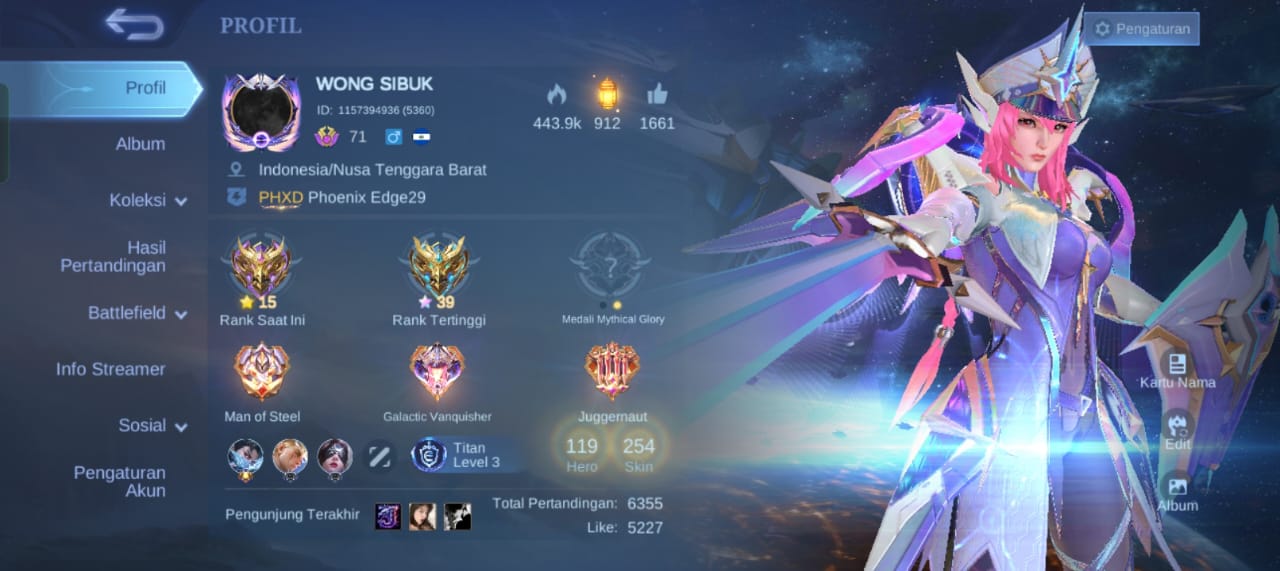Expand the Koleksi menu

pyautogui.click(x=148, y=200)
